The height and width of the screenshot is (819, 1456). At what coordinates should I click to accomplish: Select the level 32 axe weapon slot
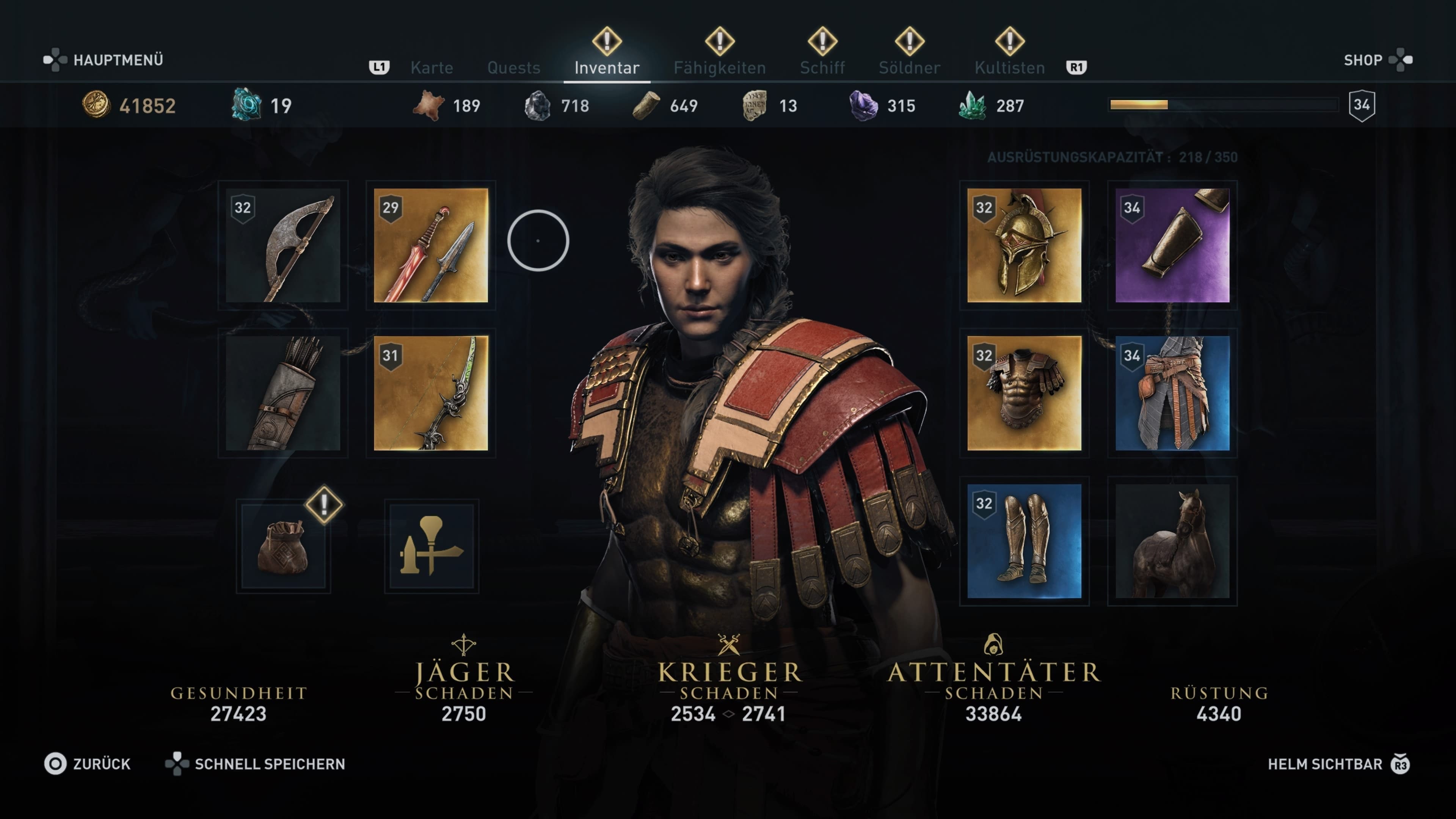coord(282,245)
